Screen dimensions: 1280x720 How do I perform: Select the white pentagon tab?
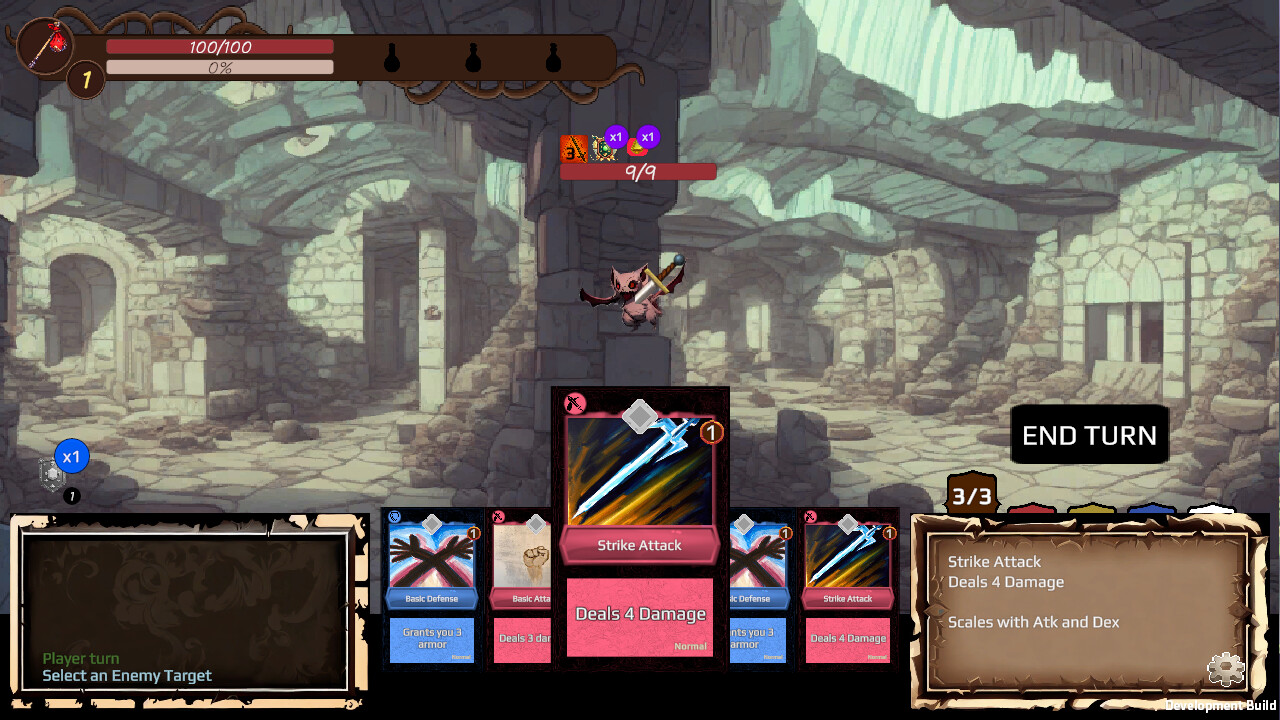(1212, 510)
